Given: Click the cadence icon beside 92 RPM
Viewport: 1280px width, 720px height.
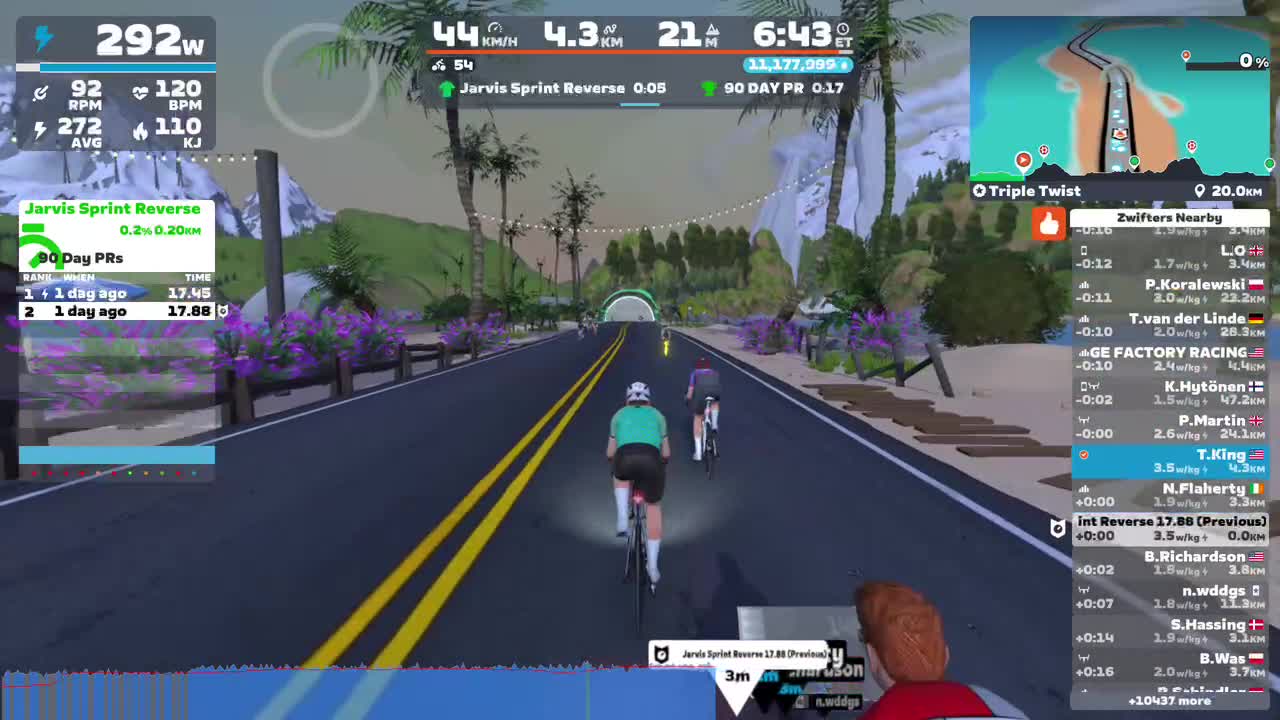Looking at the screenshot, I should click(40, 93).
